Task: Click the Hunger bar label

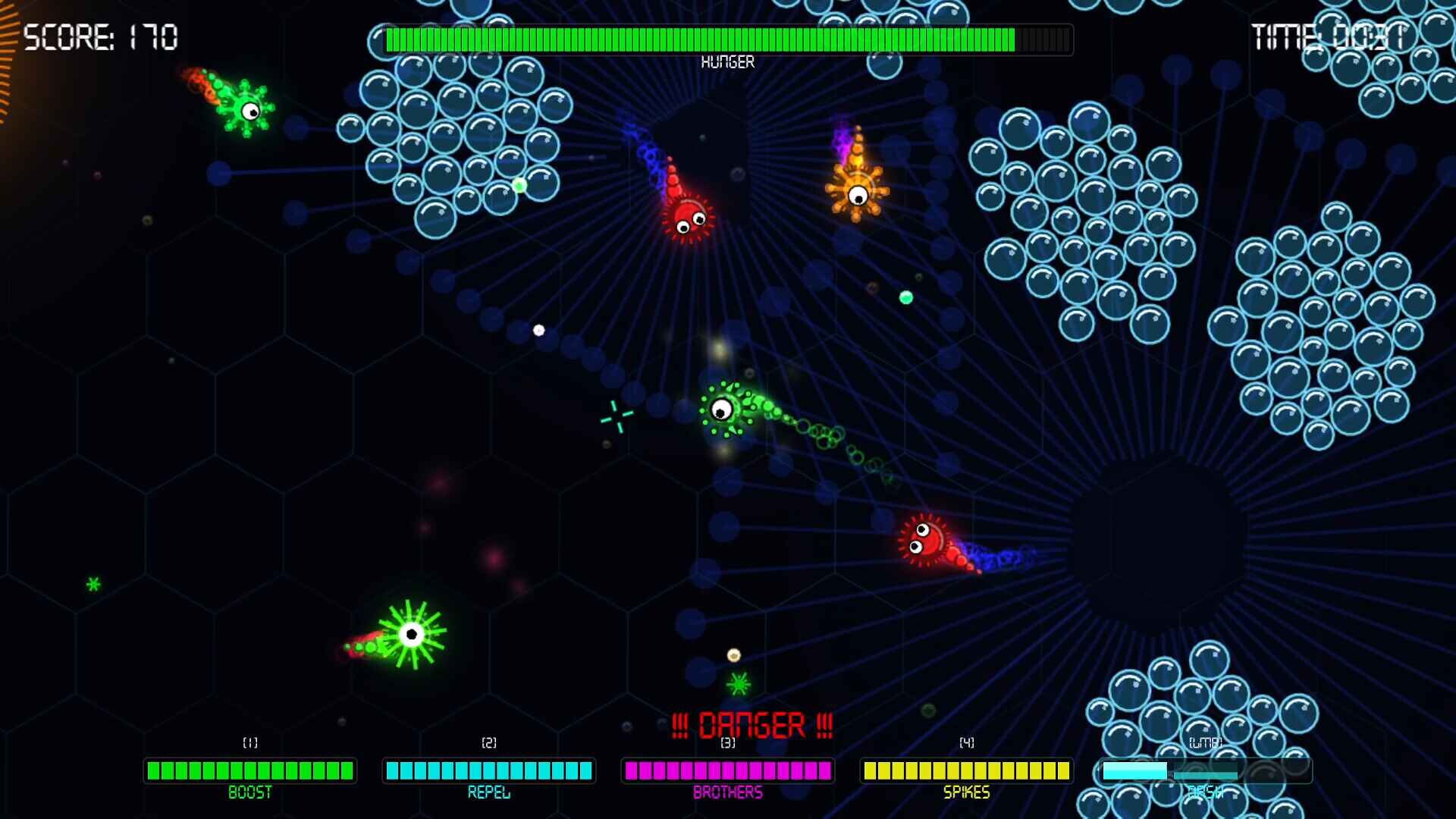Action: pos(727,62)
